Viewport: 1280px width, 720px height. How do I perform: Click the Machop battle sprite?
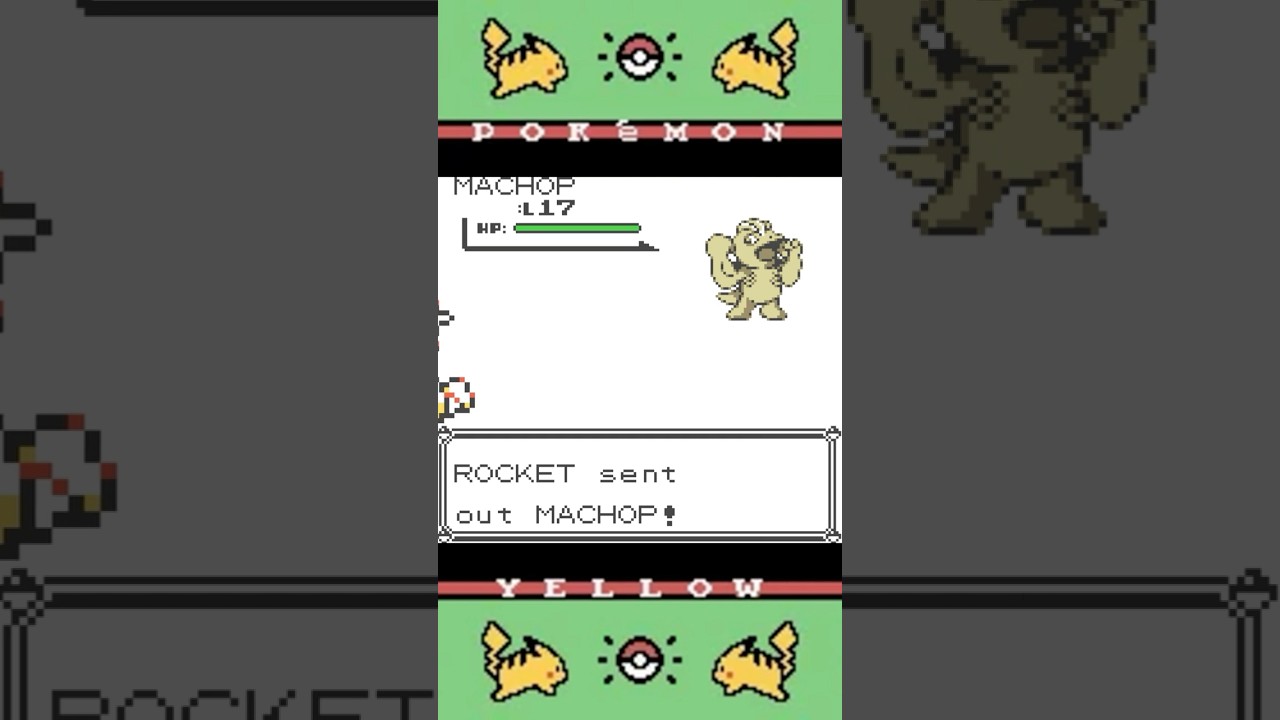755,268
